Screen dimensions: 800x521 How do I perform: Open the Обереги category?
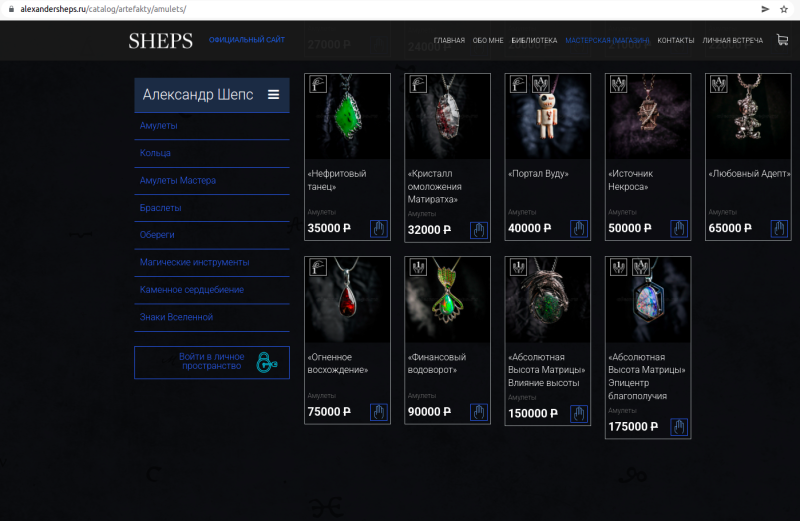(x=158, y=235)
